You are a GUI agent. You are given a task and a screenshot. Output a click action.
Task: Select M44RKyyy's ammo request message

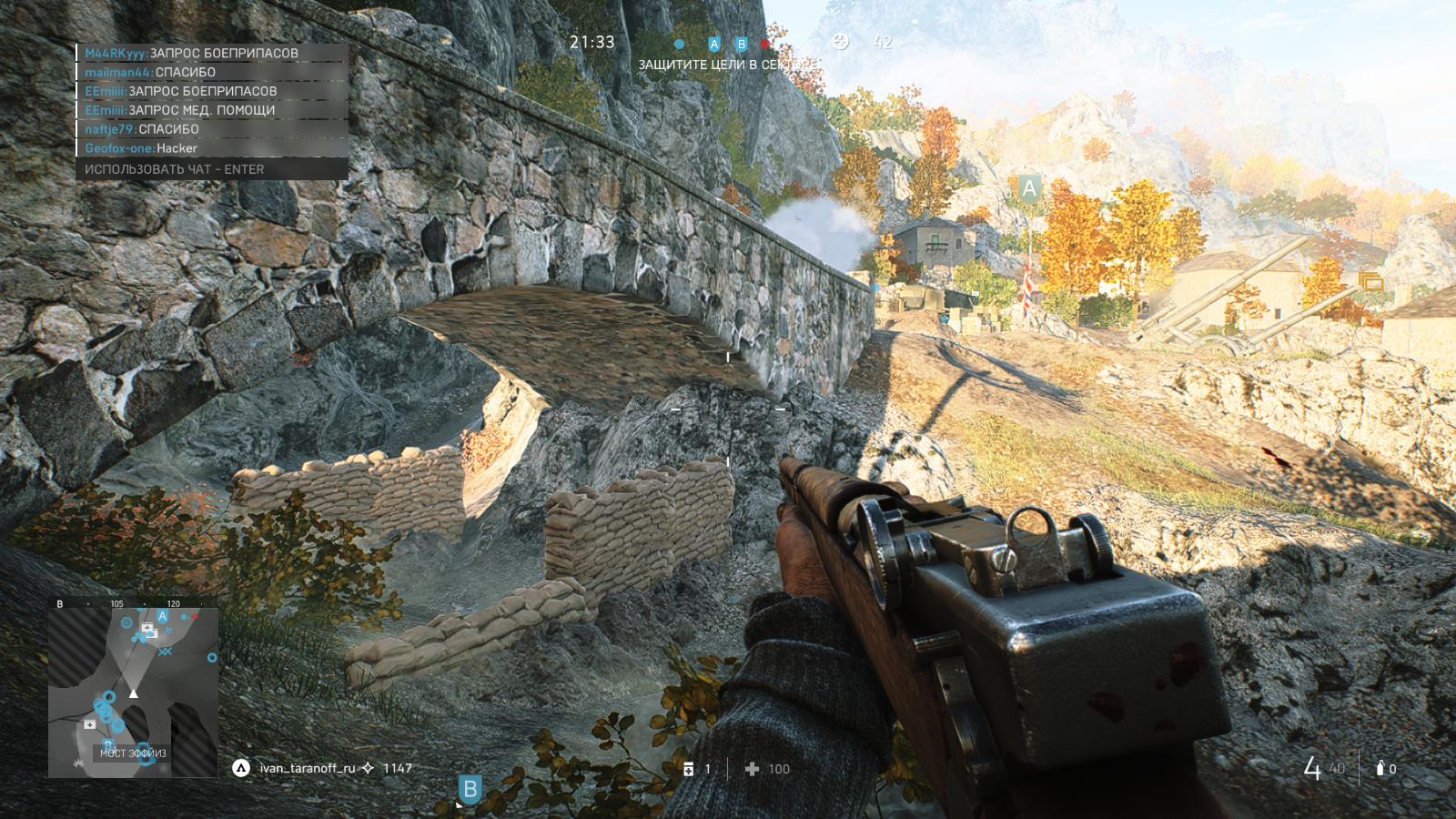tap(191, 53)
